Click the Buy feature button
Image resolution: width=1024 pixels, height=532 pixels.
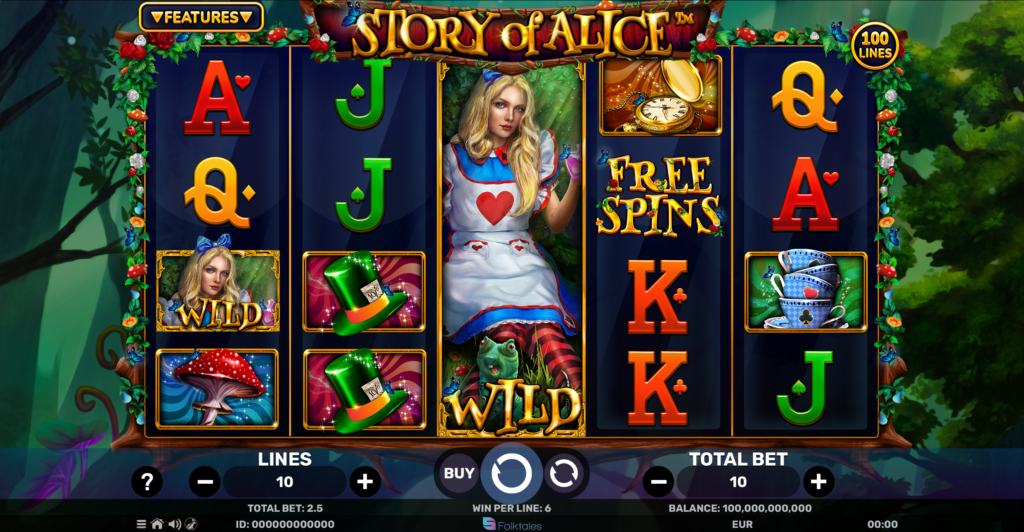point(459,473)
